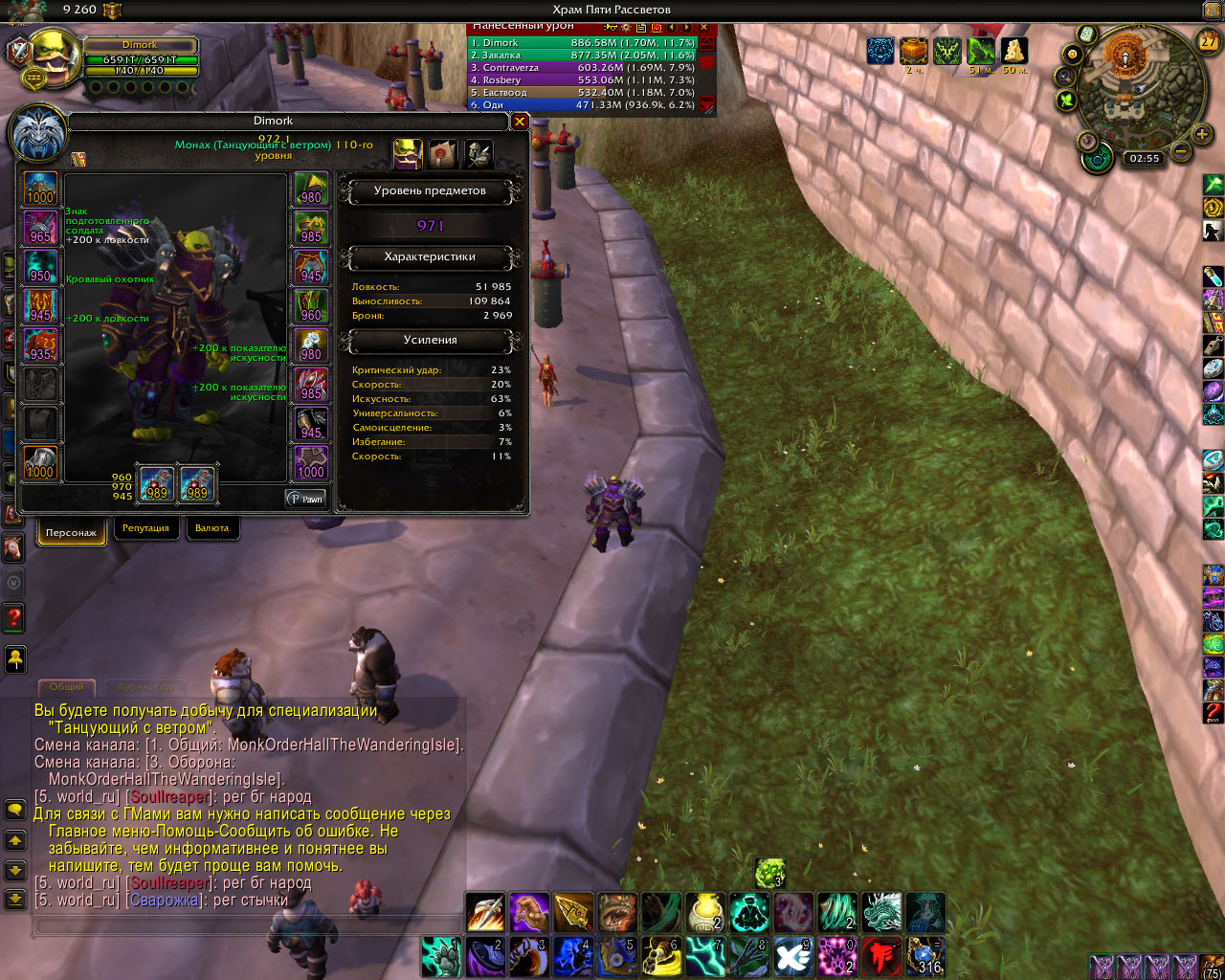
Task: Select the bottom ring slot with item level 1000
Action: tap(311, 463)
